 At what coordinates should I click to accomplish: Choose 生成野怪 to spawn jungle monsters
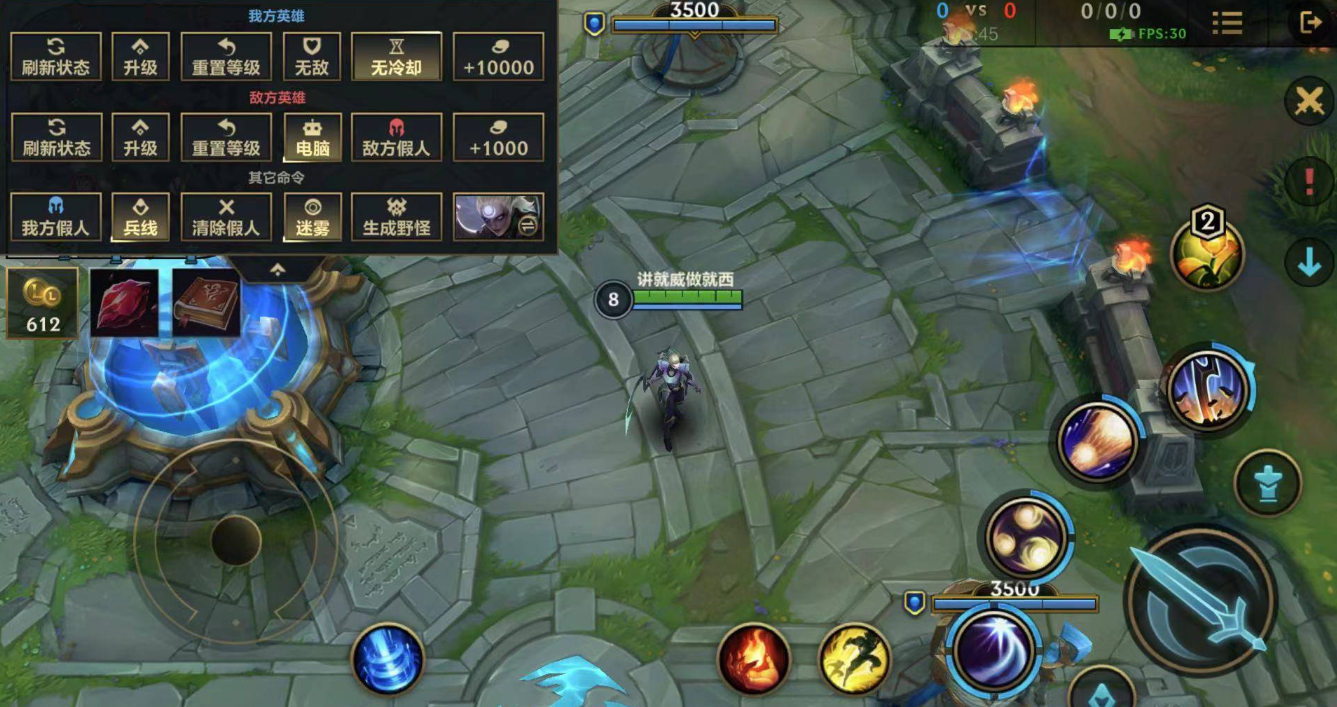[x=396, y=217]
